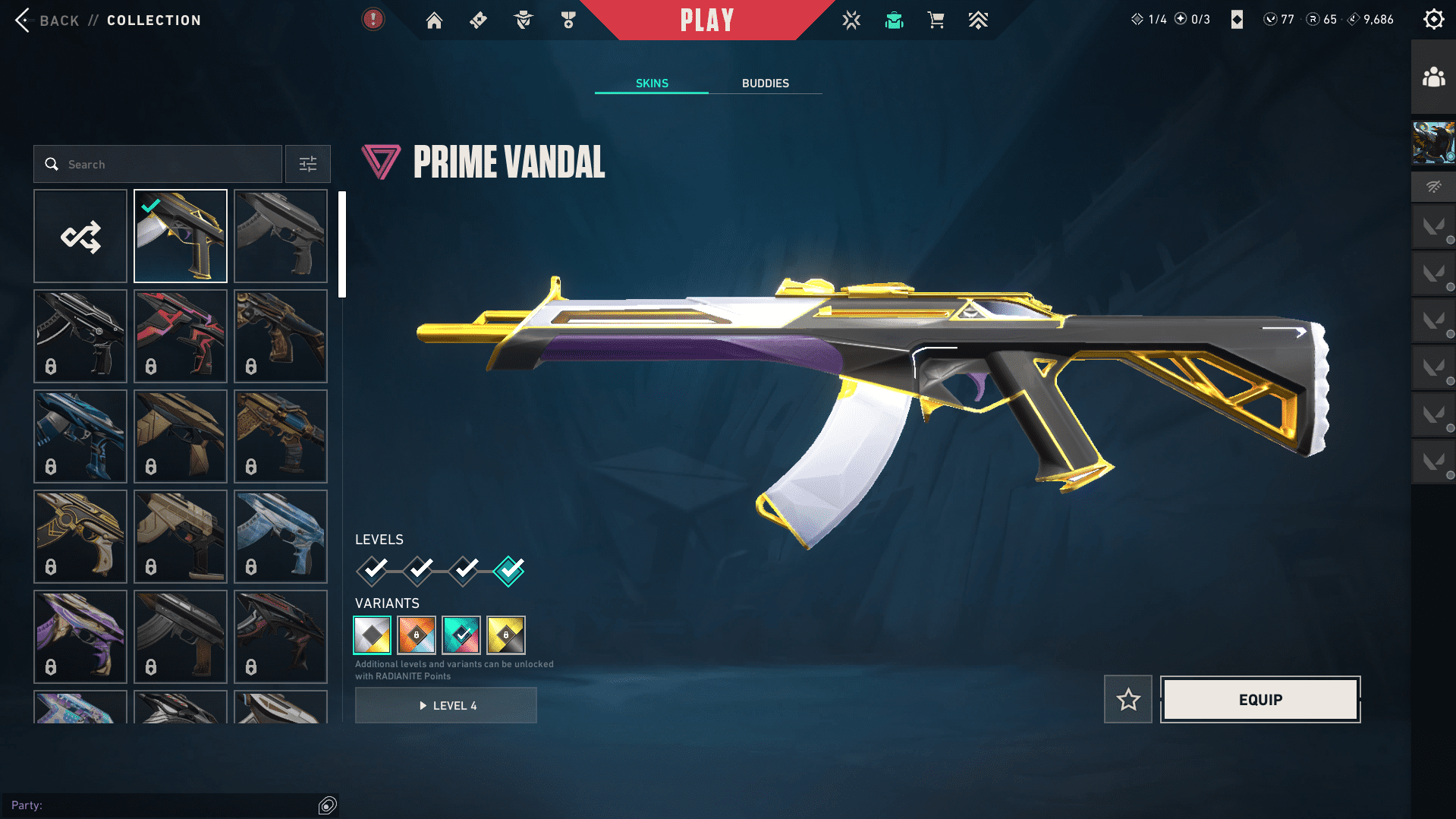Screen dimensions: 1456x819
Task: Select the Collection briefcase icon
Action: point(893,20)
